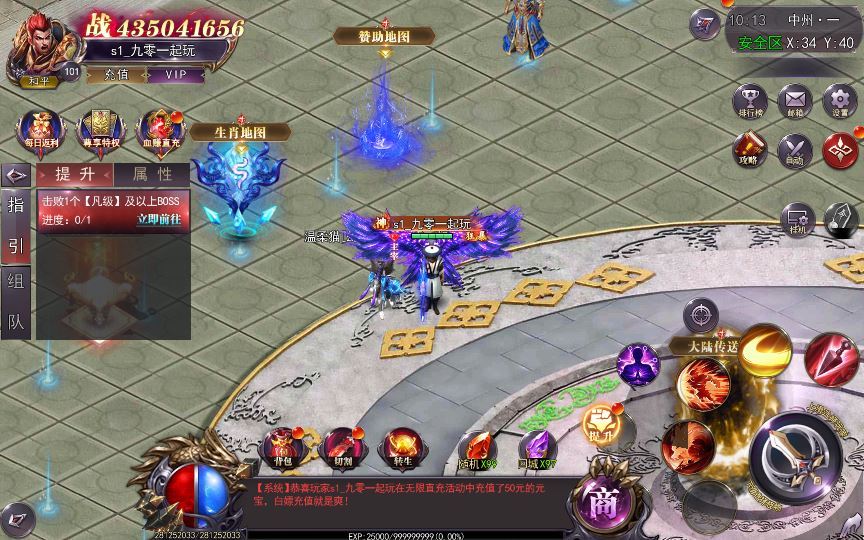This screenshot has width=864, height=540.
Task: Open the 攻略 strategy guide book
Action: [750, 150]
